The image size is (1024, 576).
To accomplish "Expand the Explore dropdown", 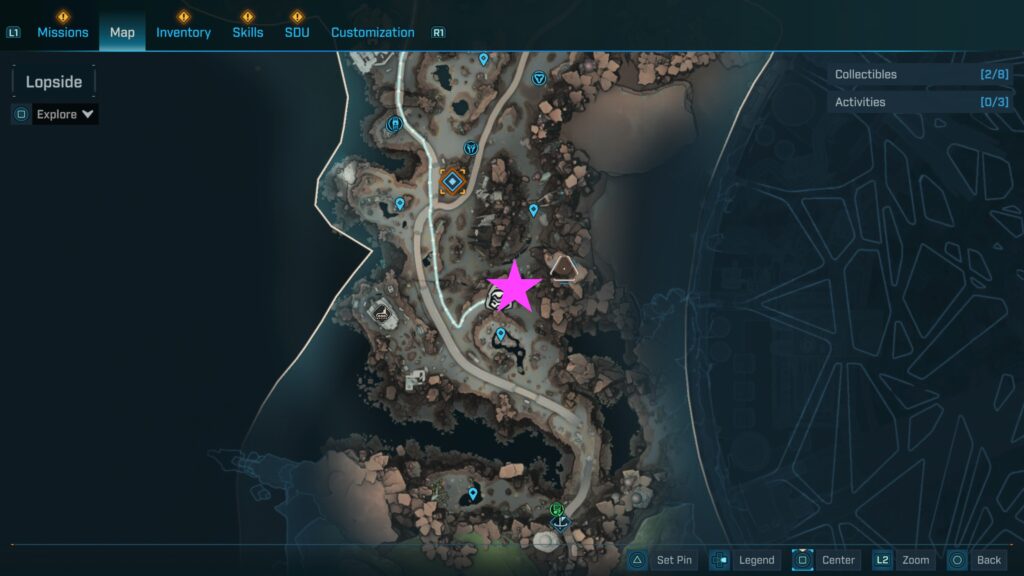I will pos(65,114).
